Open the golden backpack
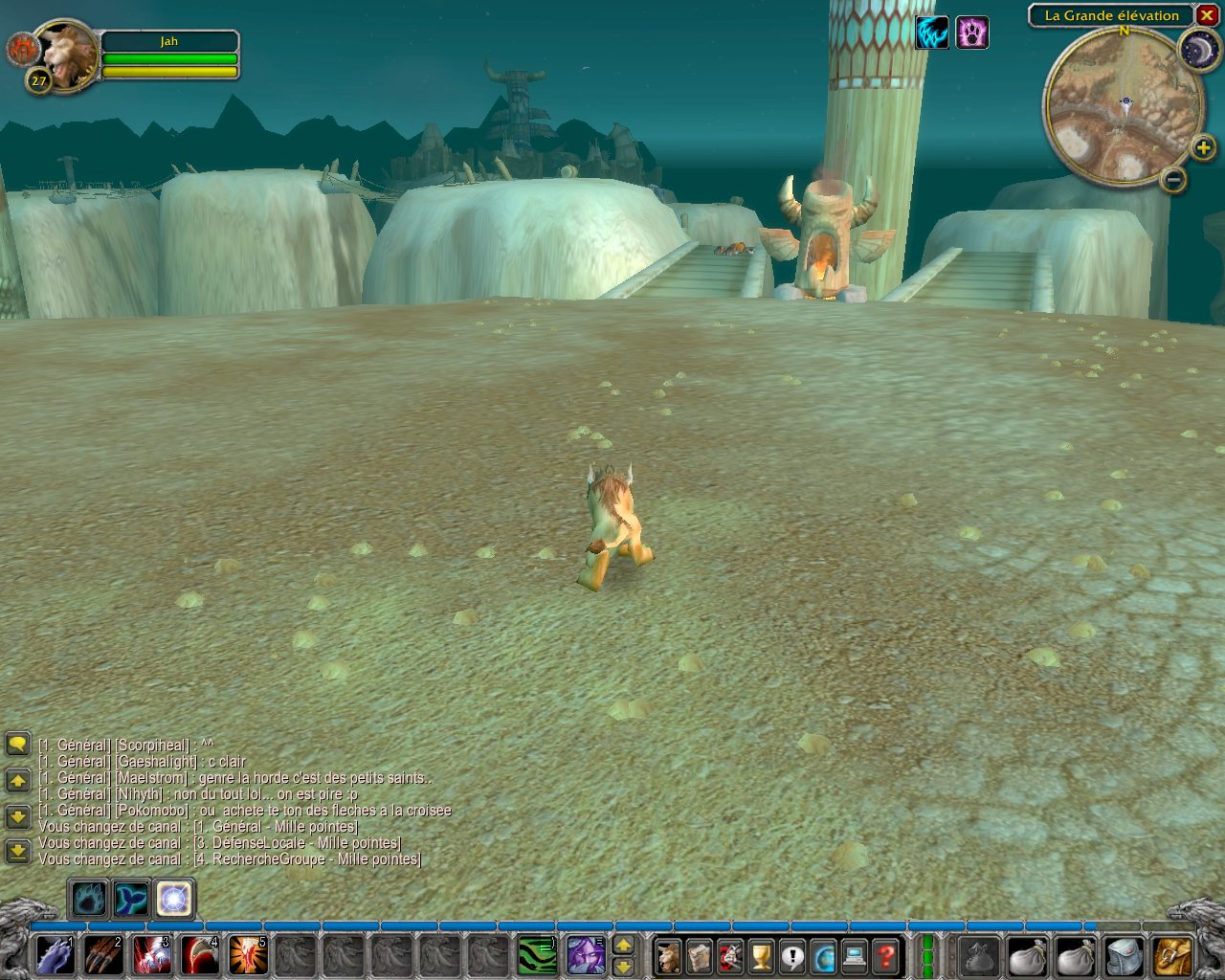The height and width of the screenshot is (980, 1225). [1172, 956]
